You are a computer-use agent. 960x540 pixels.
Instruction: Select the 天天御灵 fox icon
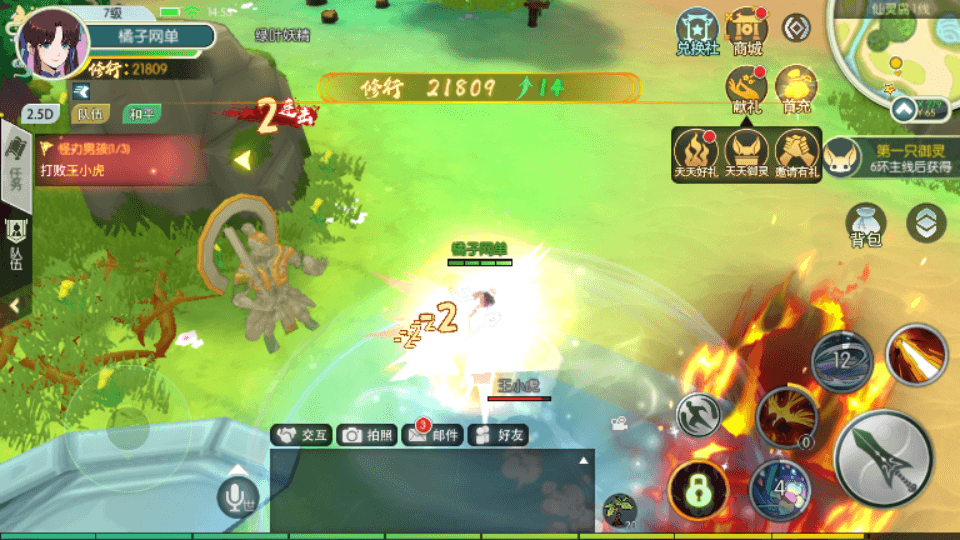747,154
